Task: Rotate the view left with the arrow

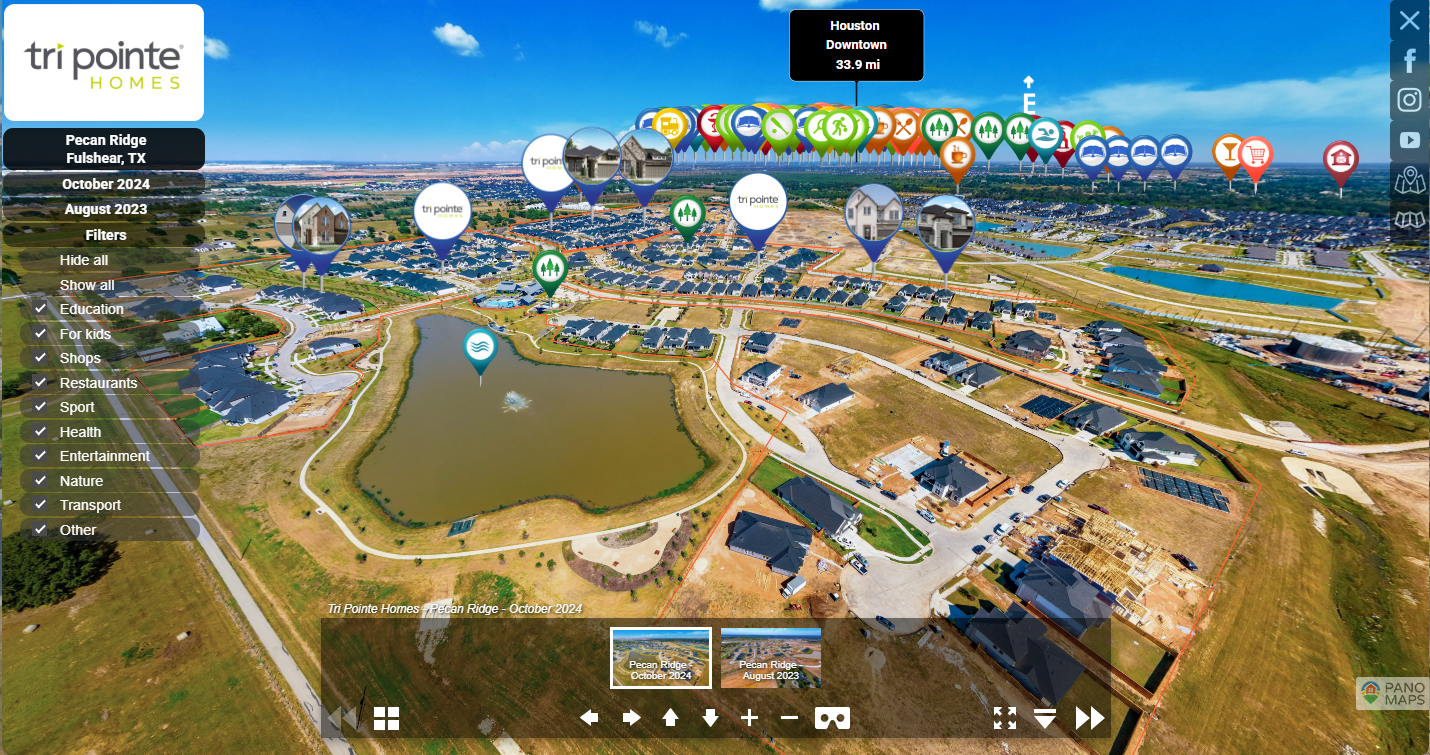Action: 590,718
